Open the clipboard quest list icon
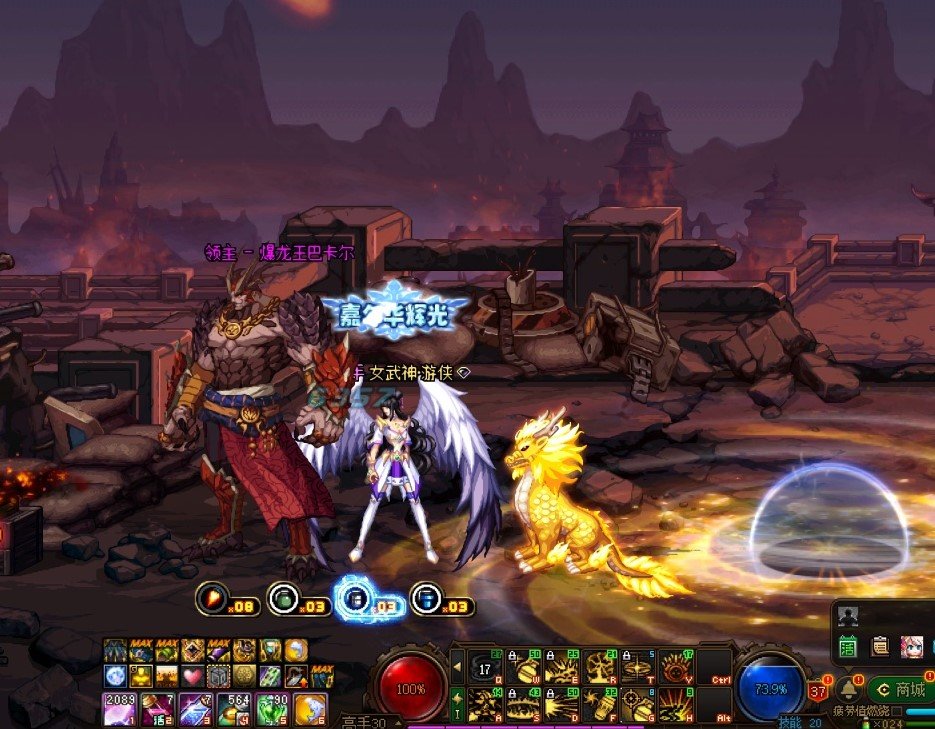935x729 pixels. pyautogui.click(x=880, y=646)
